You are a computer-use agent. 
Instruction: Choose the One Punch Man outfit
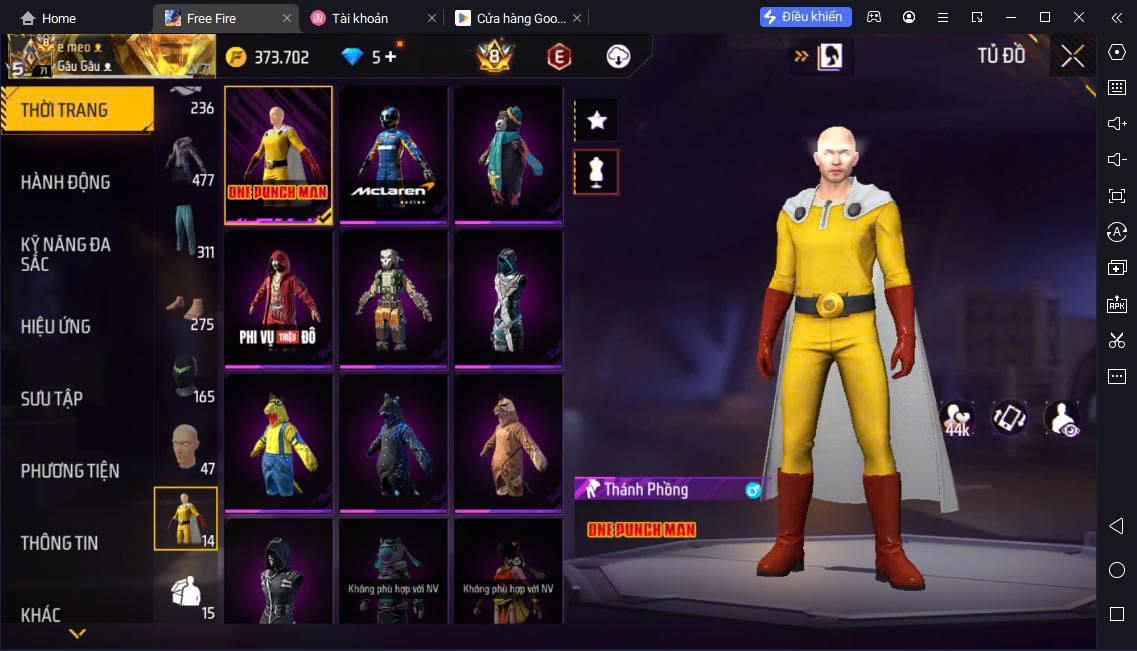[278, 154]
